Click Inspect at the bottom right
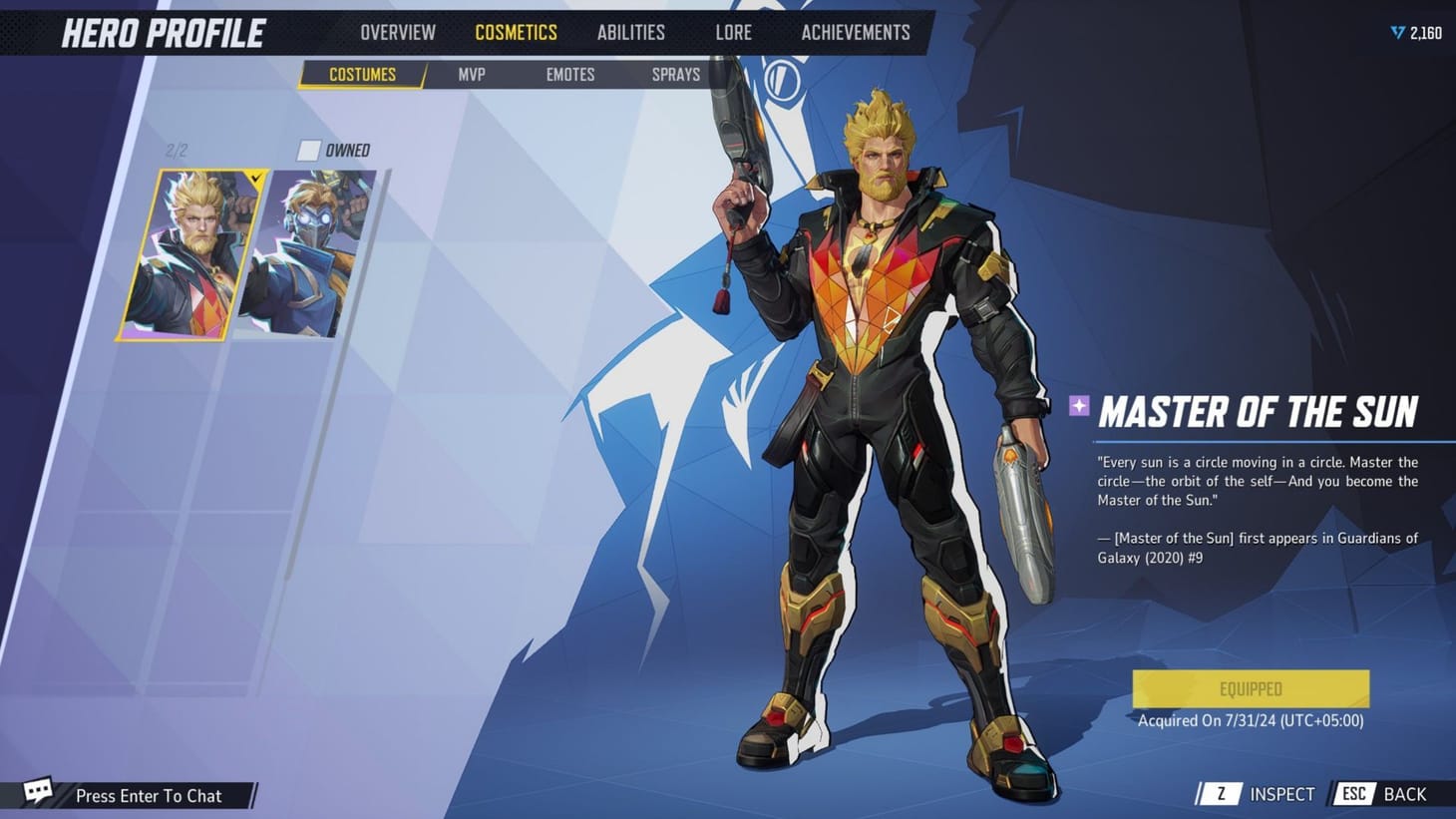The image size is (1456, 819). pos(1283,794)
